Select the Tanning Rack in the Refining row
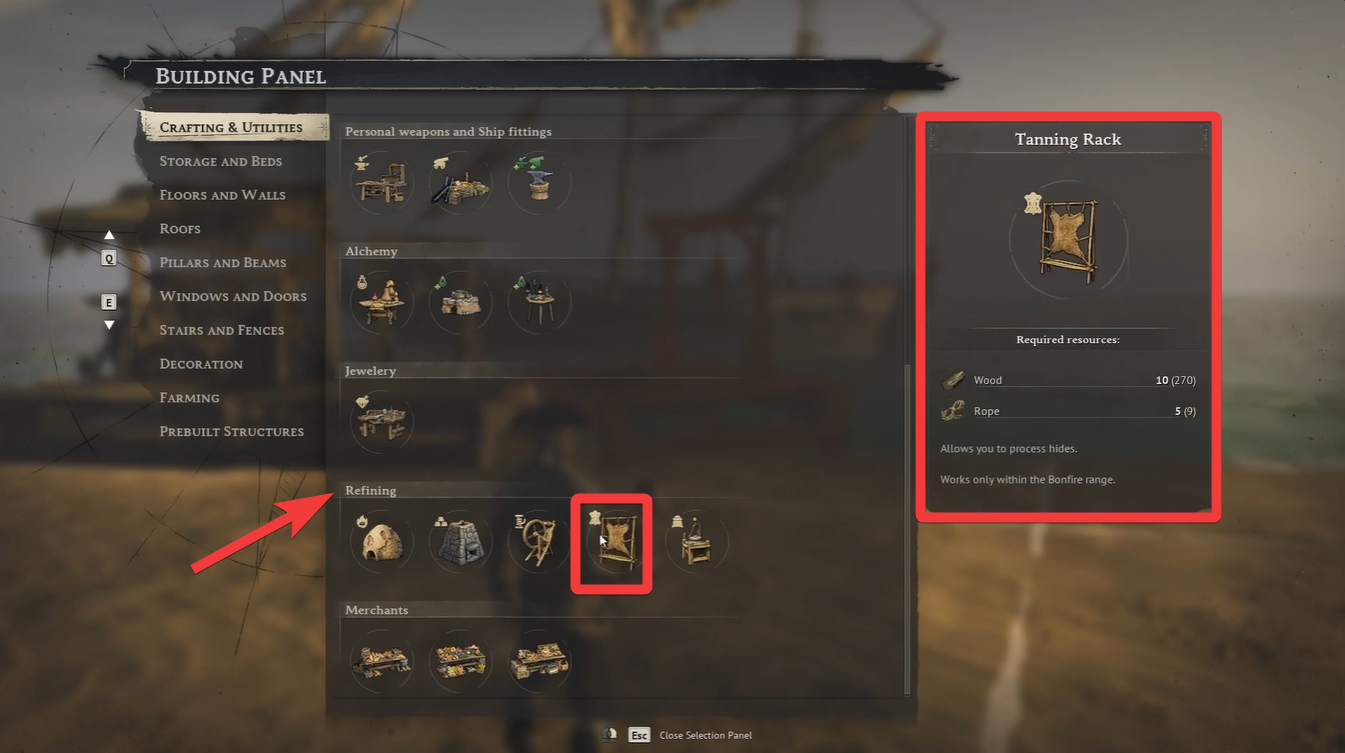The height and width of the screenshot is (753, 1345). [611, 541]
